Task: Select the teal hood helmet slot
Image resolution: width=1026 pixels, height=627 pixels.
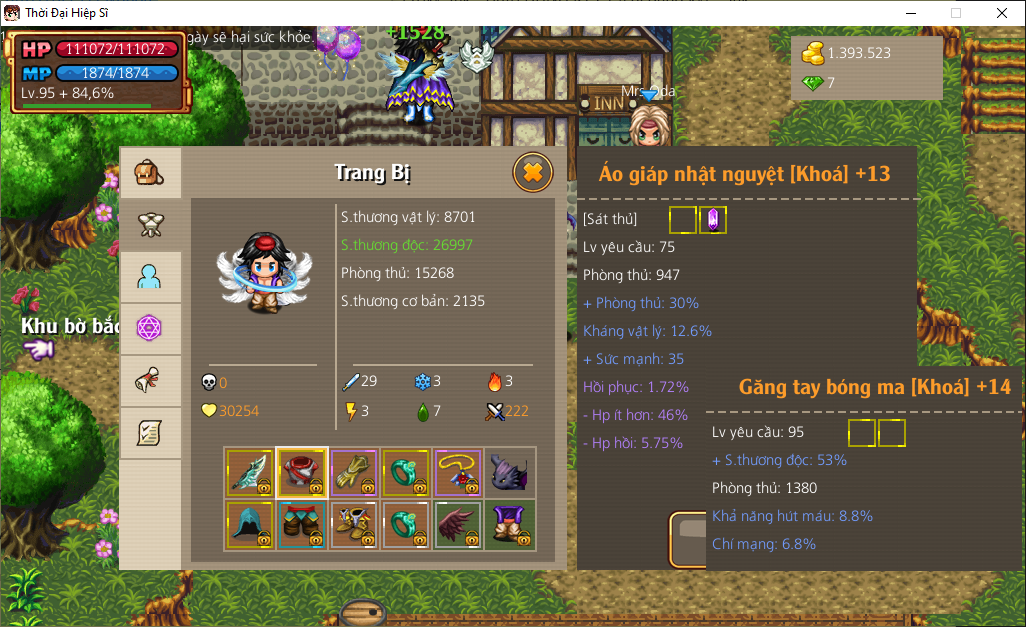Action: (250, 525)
